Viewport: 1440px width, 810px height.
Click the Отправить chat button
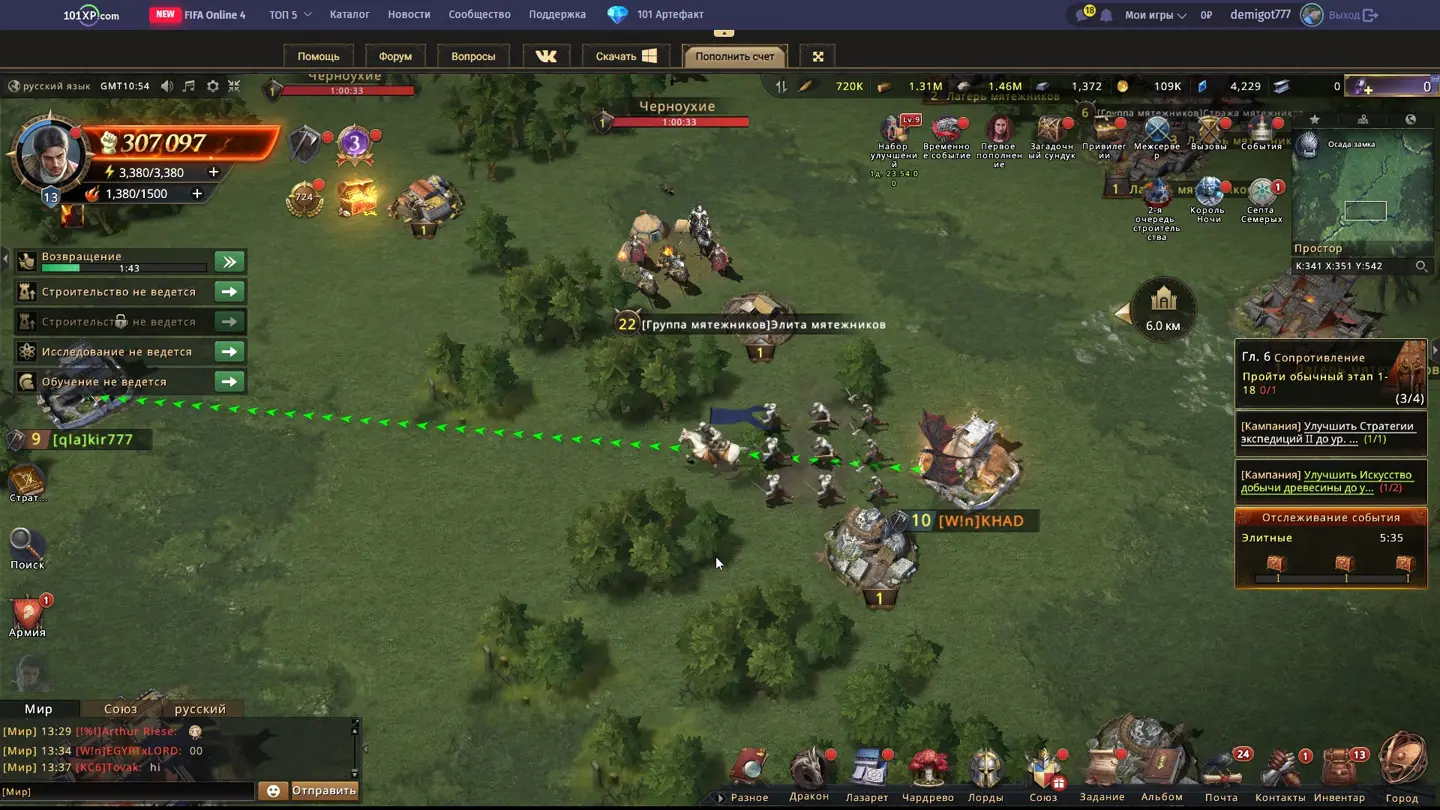point(323,790)
